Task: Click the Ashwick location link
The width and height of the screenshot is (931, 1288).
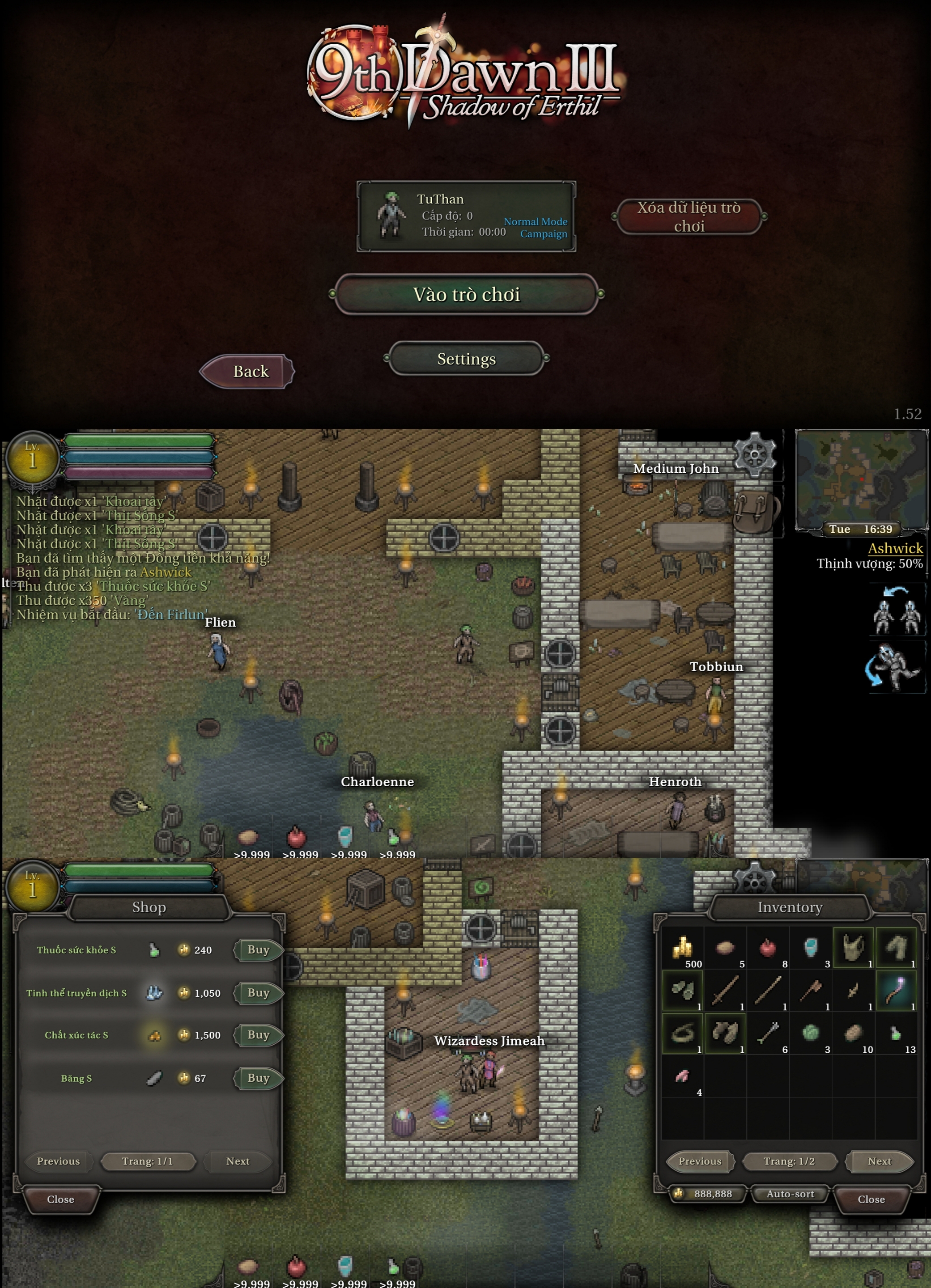Action: (895, 548)
